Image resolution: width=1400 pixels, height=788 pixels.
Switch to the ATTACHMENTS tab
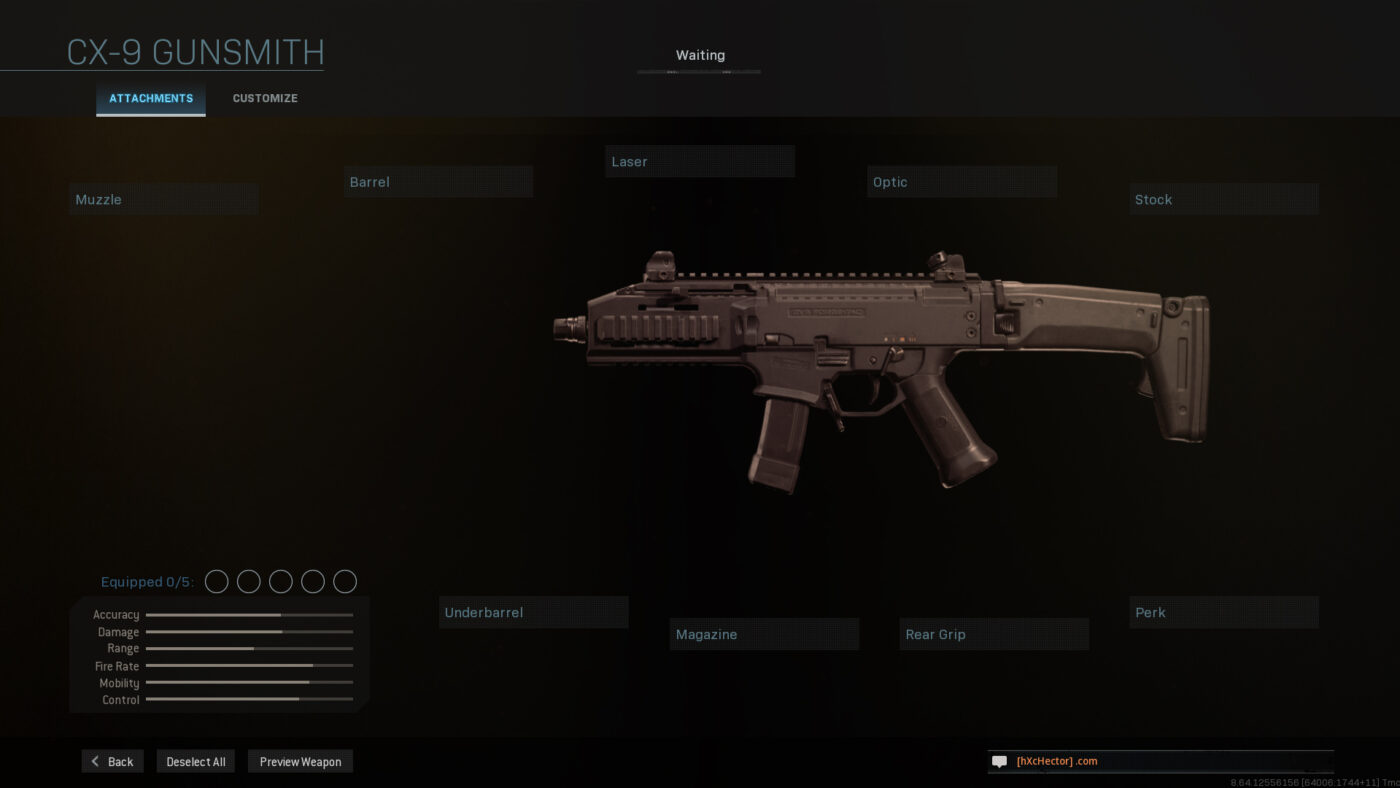tap(150, 98)
